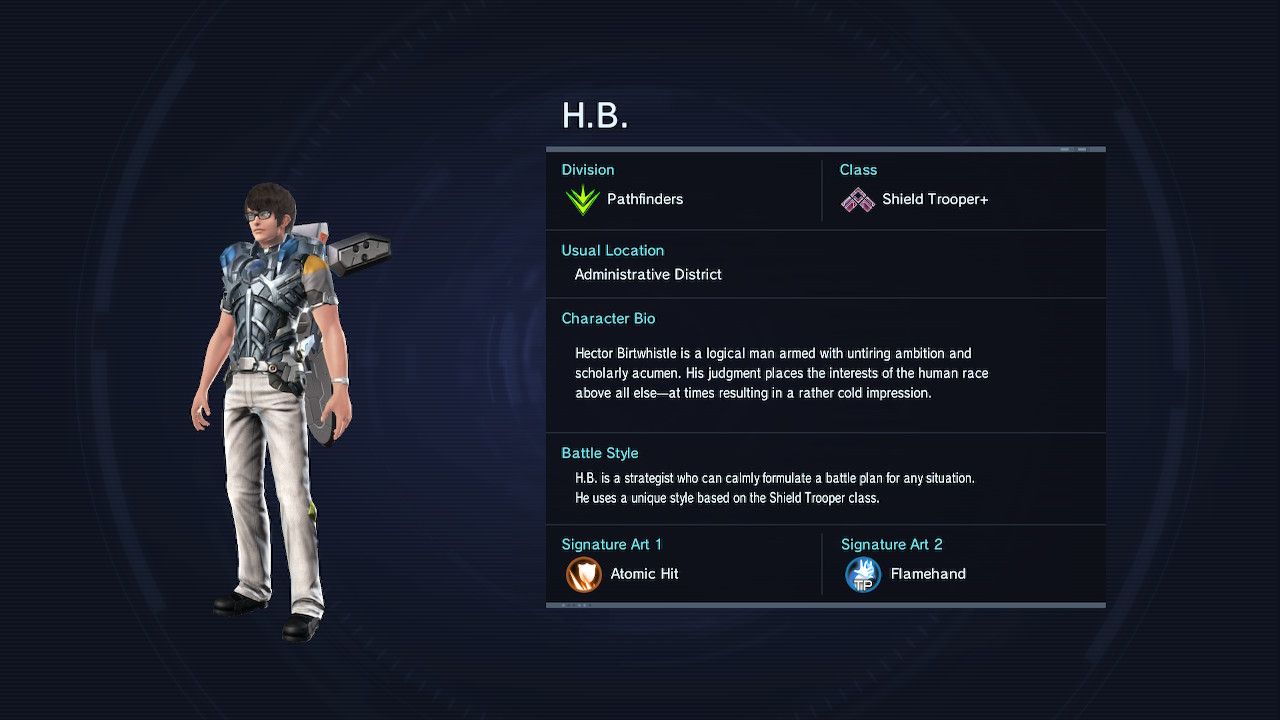
Task: Select the Atomic Hit signature art icon
Action: 583,575
